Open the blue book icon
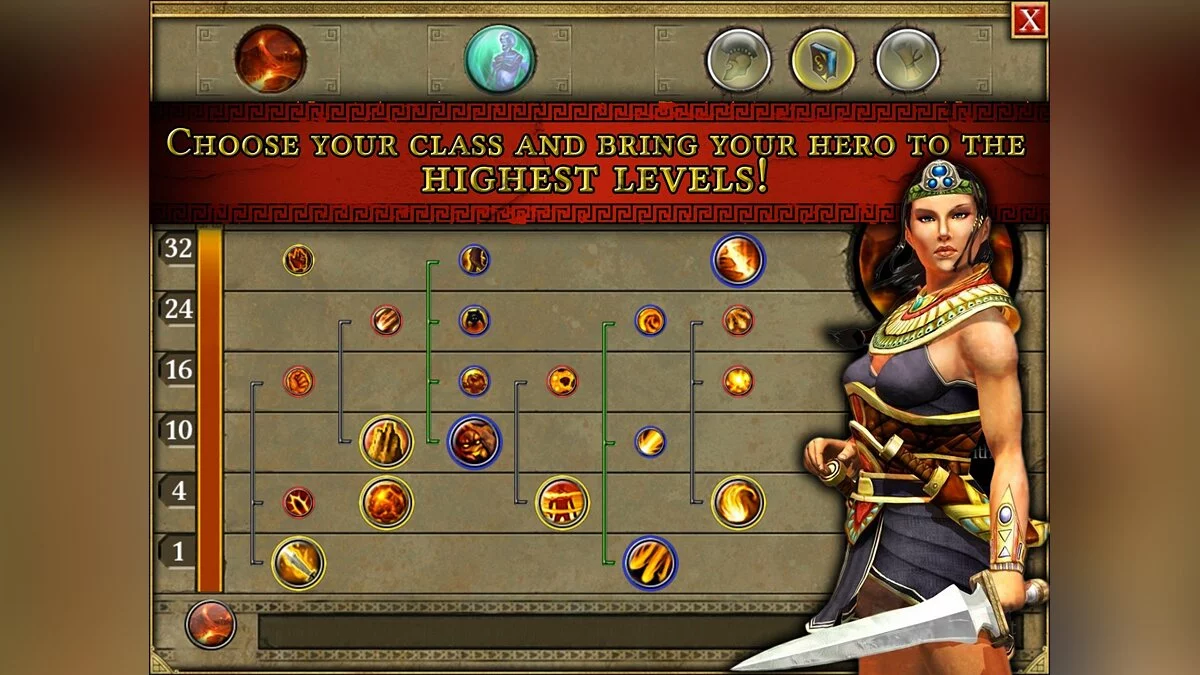This screenshot has width=1200, height=675. [823, 60]
